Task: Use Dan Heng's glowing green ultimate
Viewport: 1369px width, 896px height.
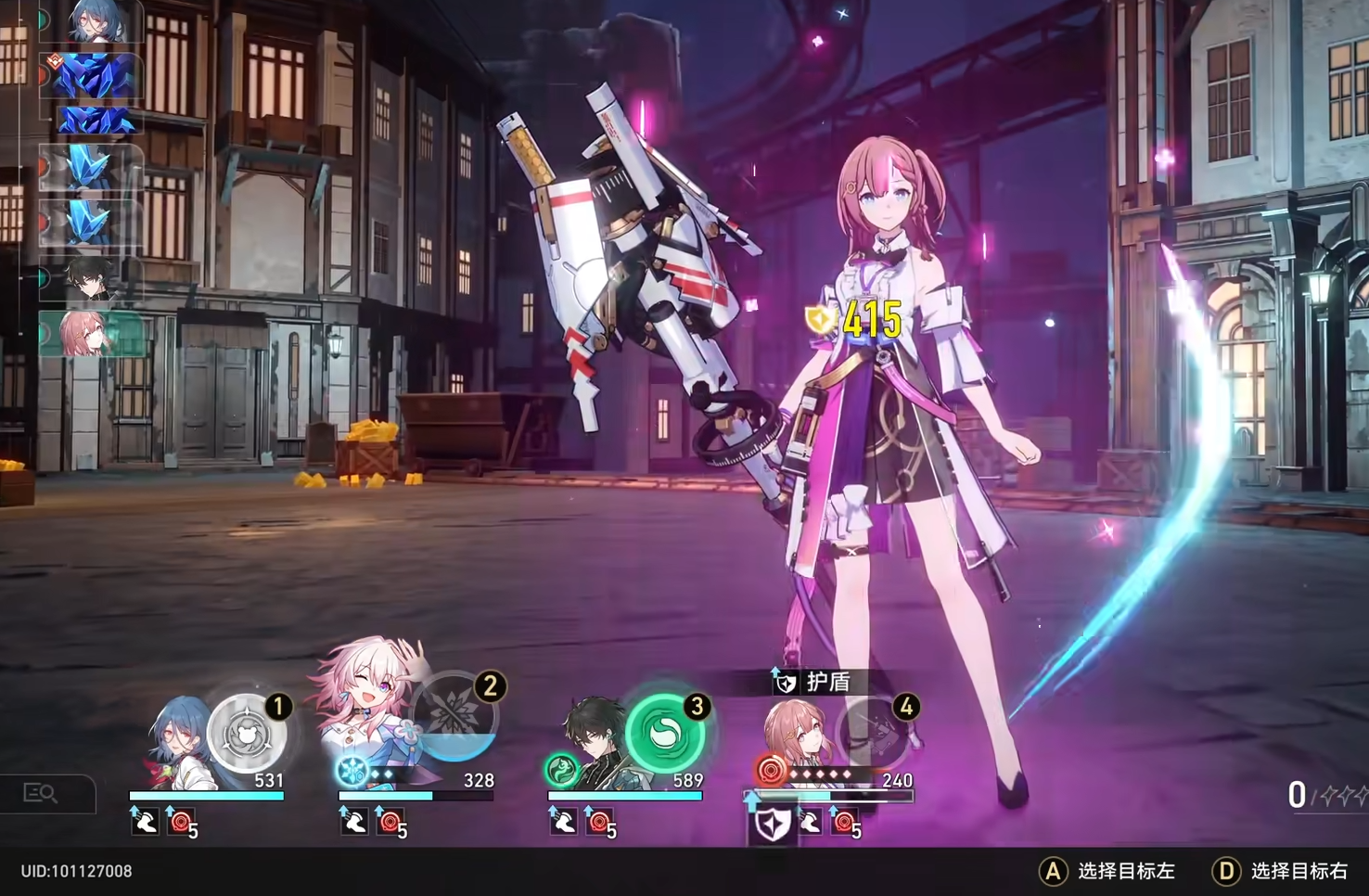Action: tap(664, 733)
